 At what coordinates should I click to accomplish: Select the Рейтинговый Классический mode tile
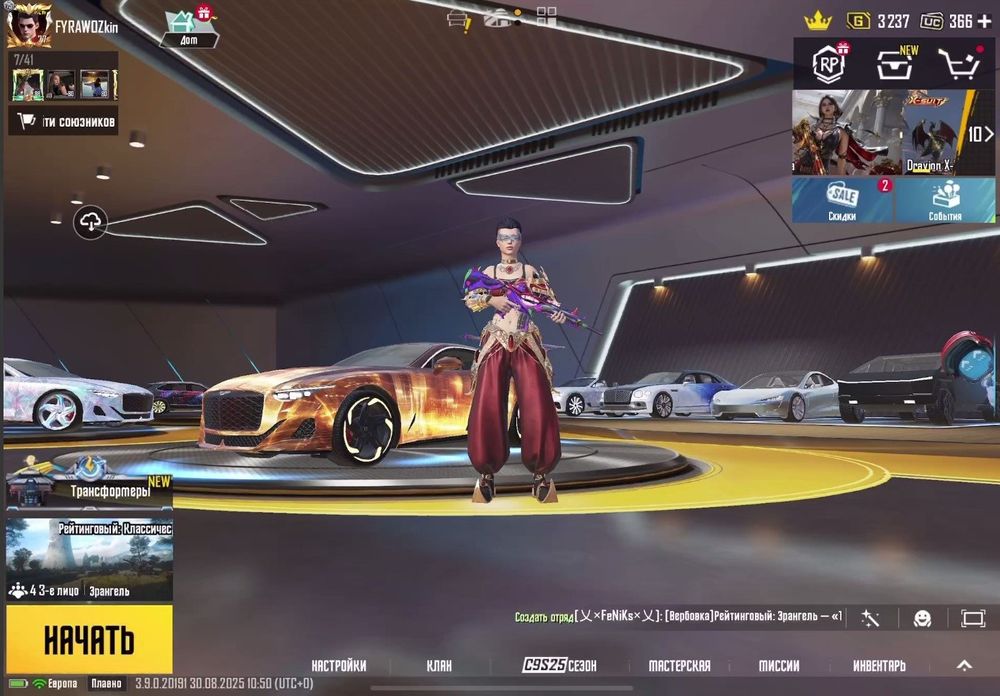click(x=88, y=558)
